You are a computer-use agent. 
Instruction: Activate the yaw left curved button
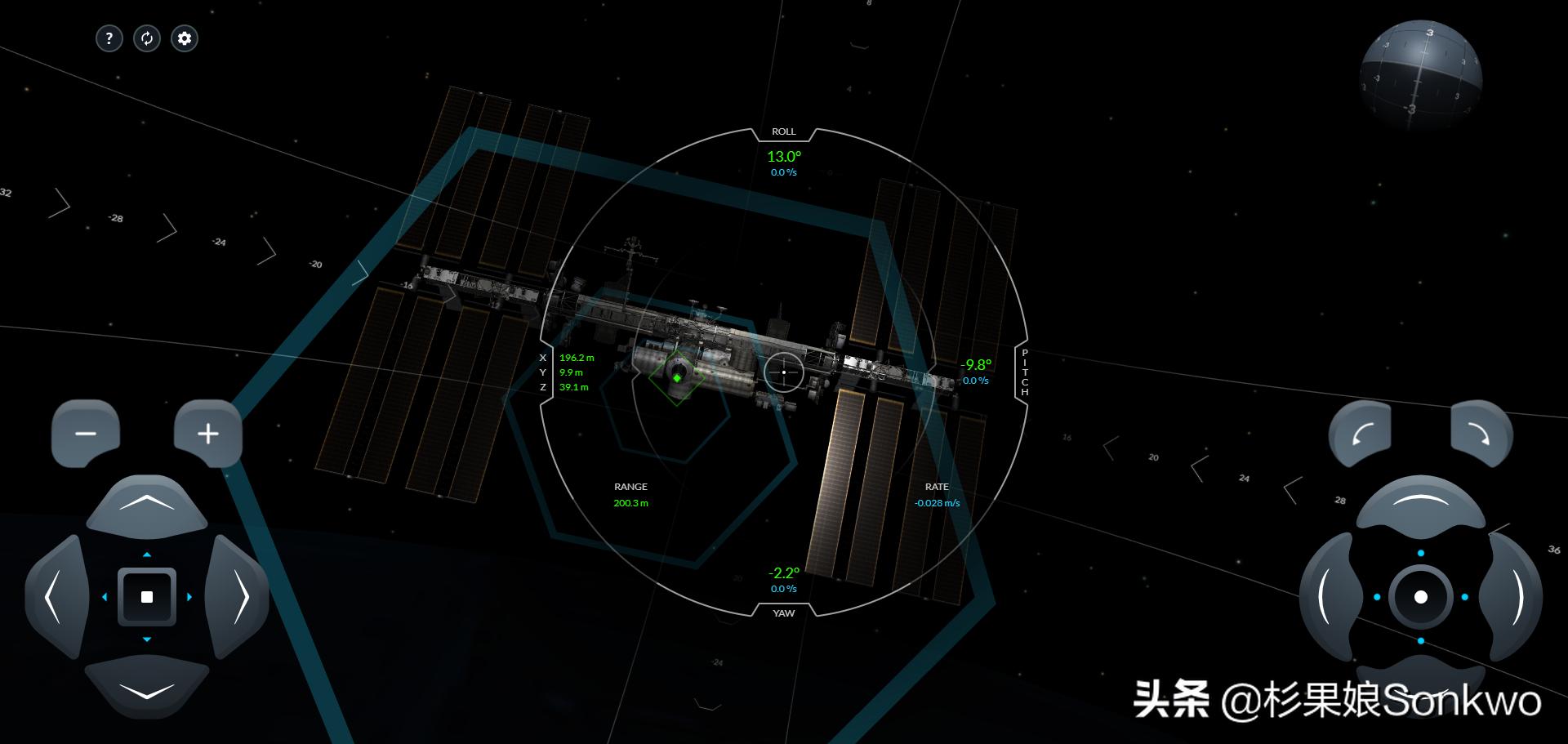(1330, 597)
